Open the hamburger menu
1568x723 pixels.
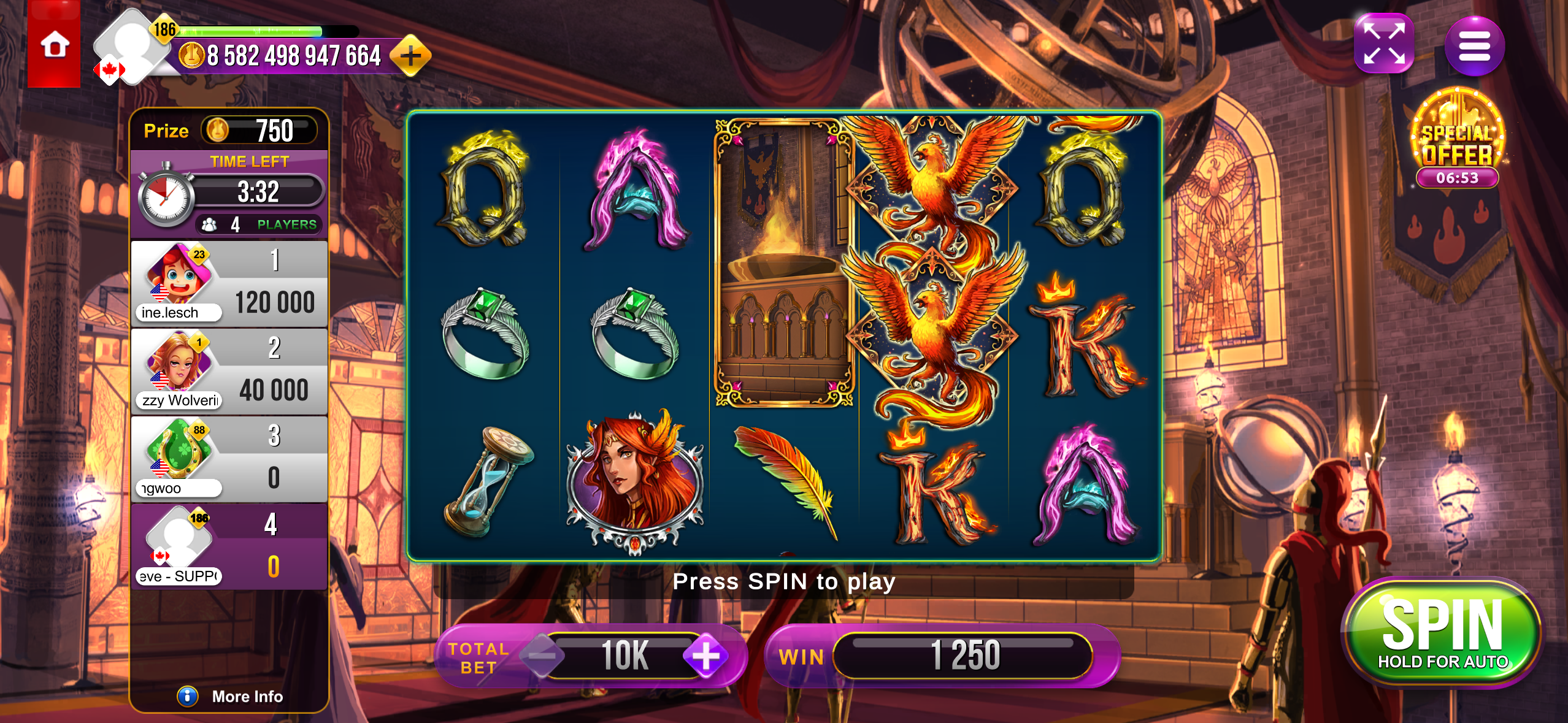1474,46
